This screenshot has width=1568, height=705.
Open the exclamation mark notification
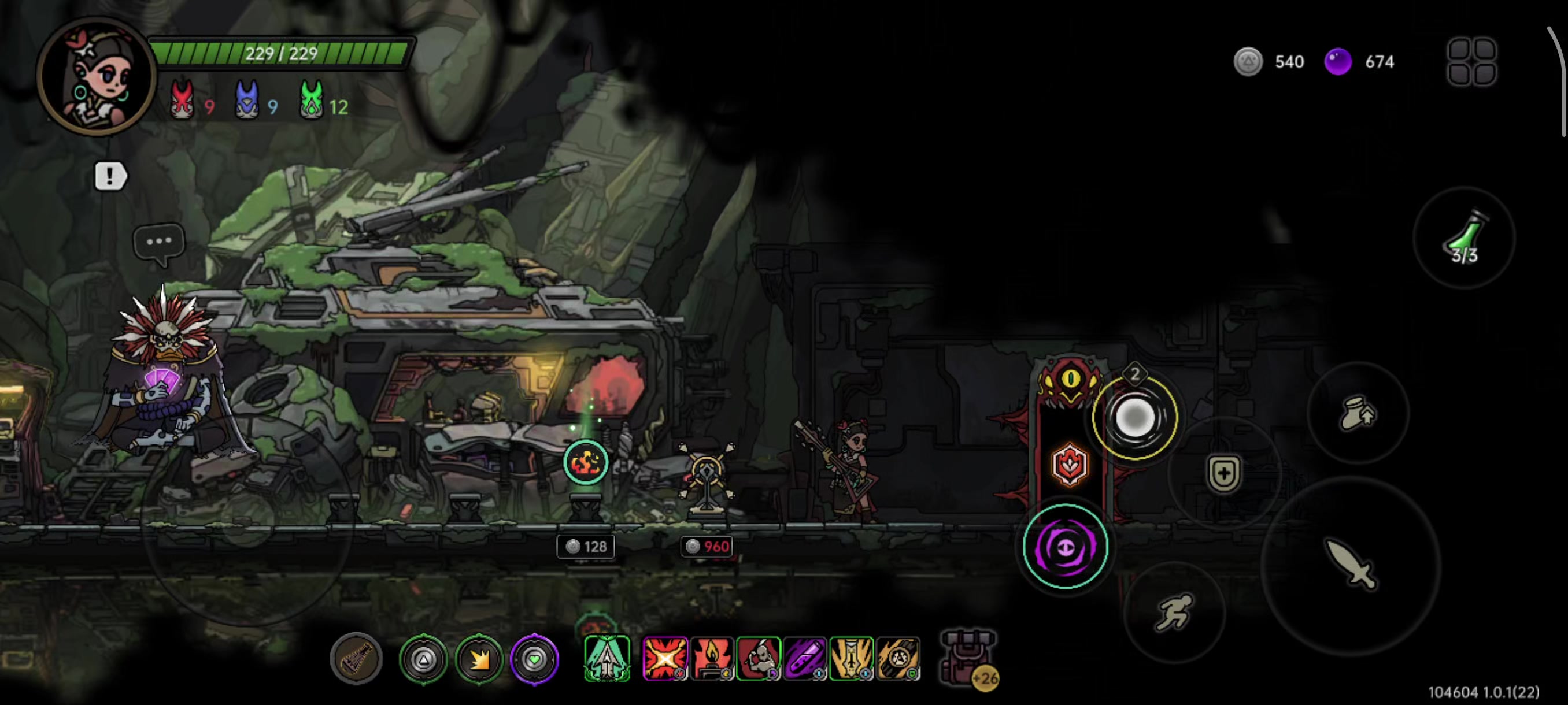coord(110,176)
